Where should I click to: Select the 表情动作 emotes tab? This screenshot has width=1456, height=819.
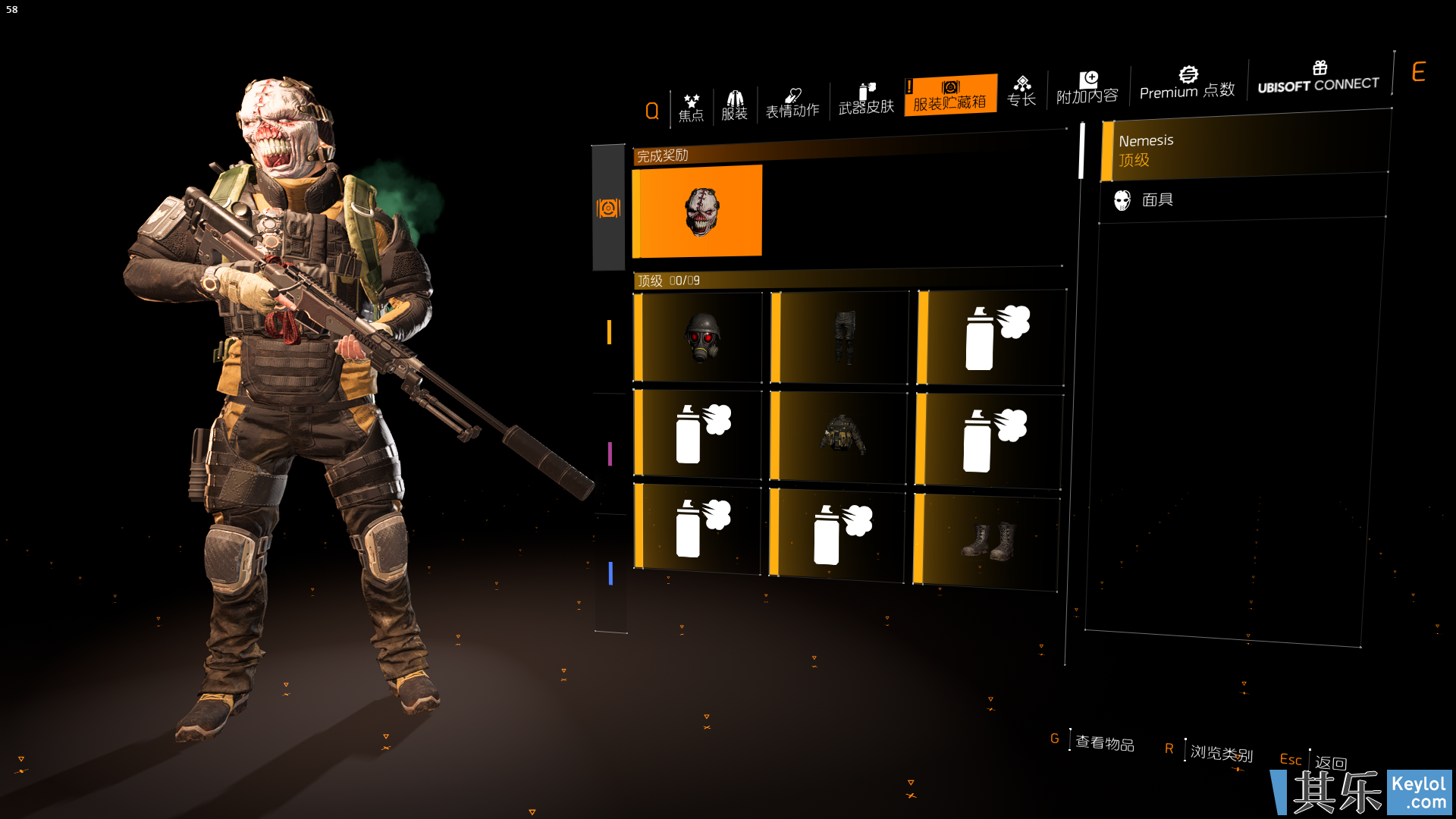[x=792, y=103]
